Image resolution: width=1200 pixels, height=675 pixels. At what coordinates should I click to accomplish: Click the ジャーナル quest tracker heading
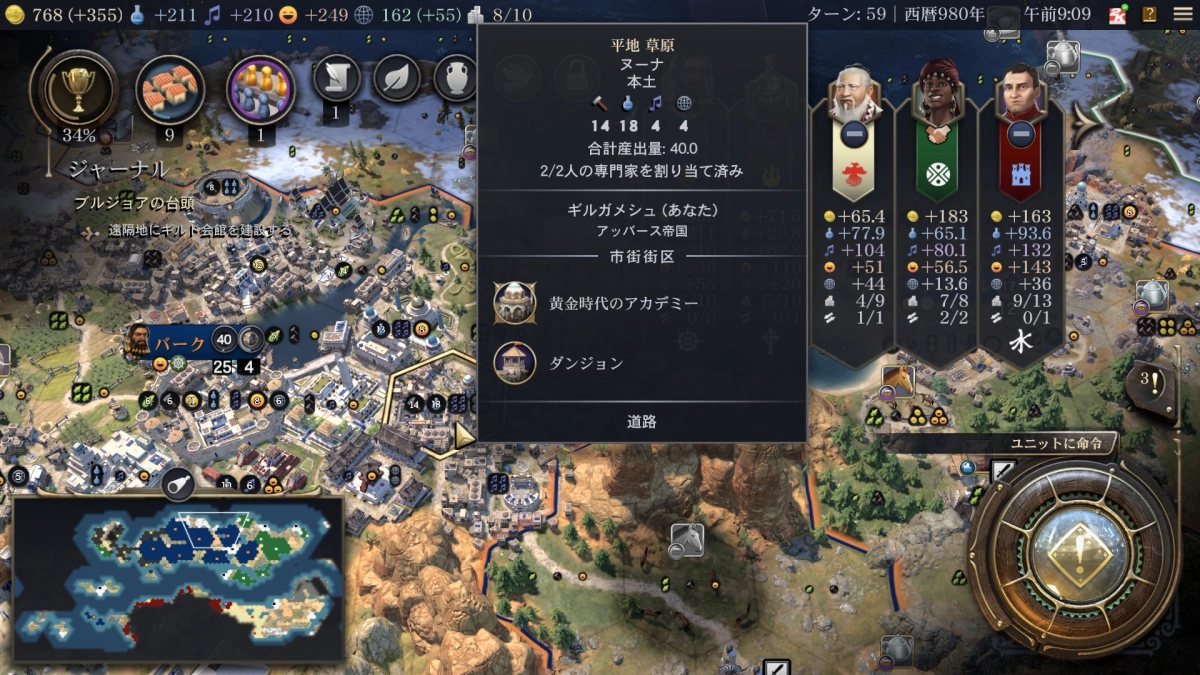(118, 170)
